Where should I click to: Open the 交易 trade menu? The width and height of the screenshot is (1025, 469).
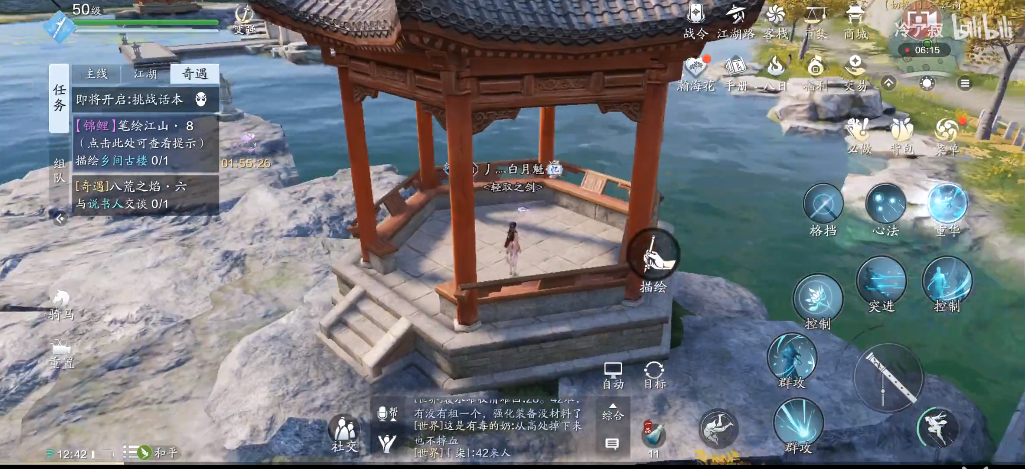(856, 70)
